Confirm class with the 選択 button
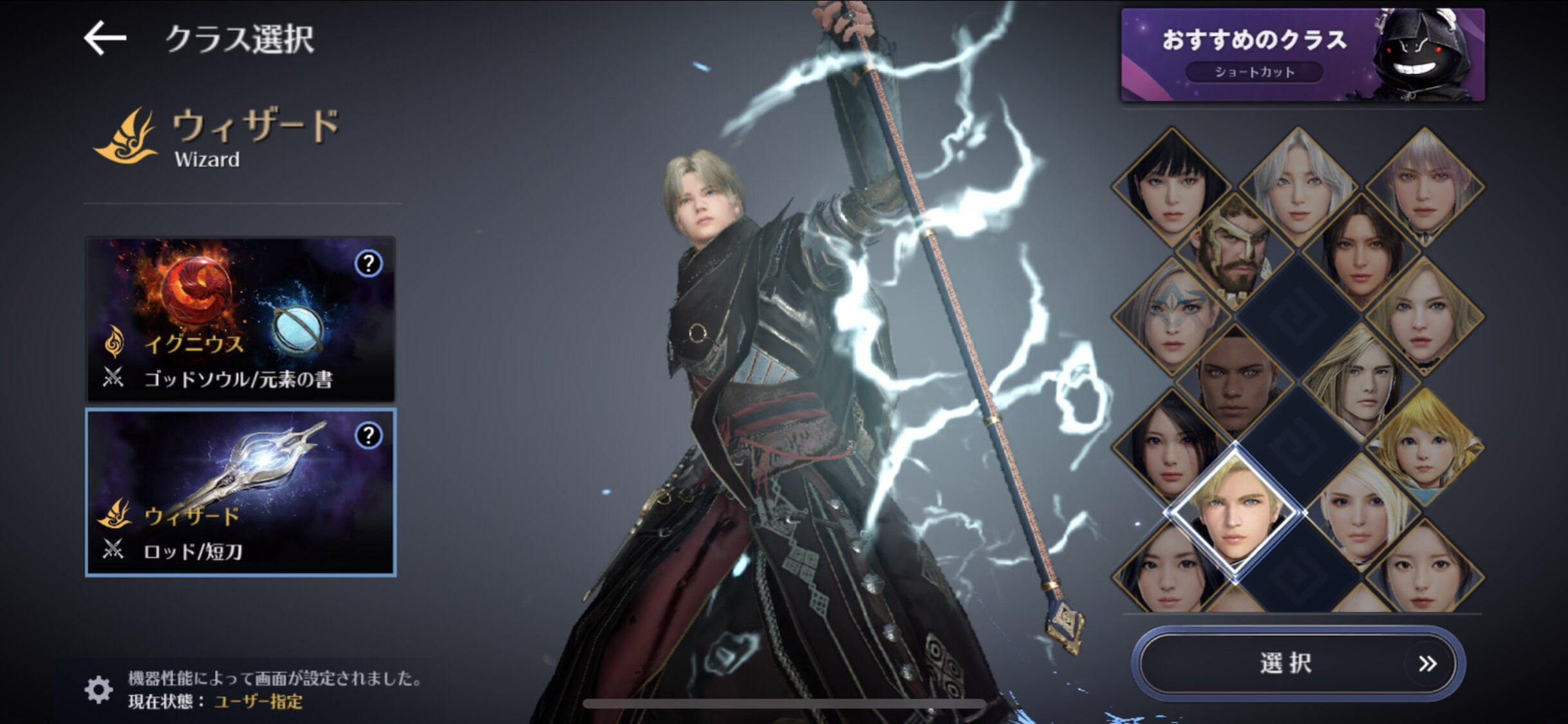Viewport: 1568px width, 724px height. [1297, 664]
